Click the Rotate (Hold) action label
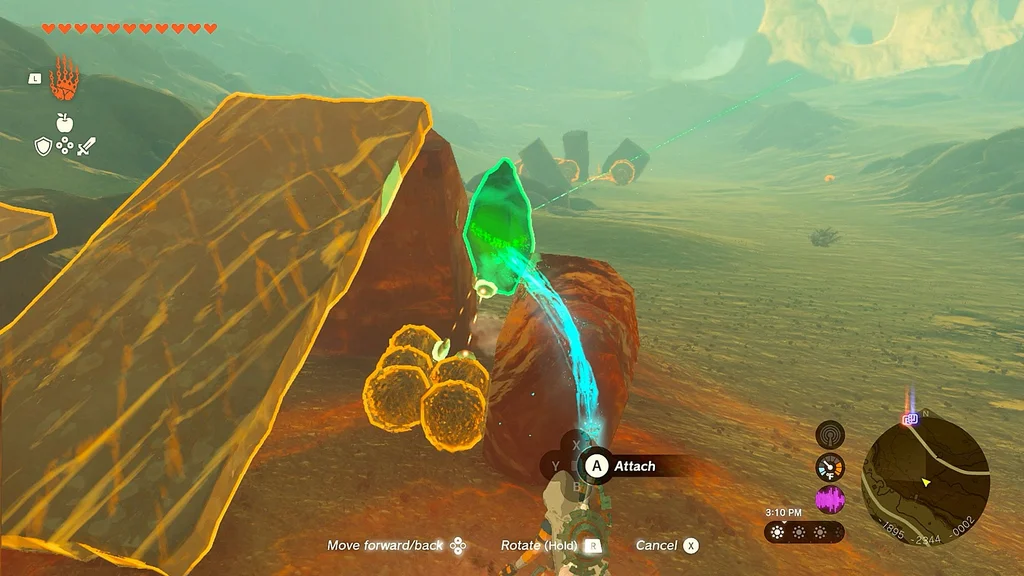 tap(539, 545)
